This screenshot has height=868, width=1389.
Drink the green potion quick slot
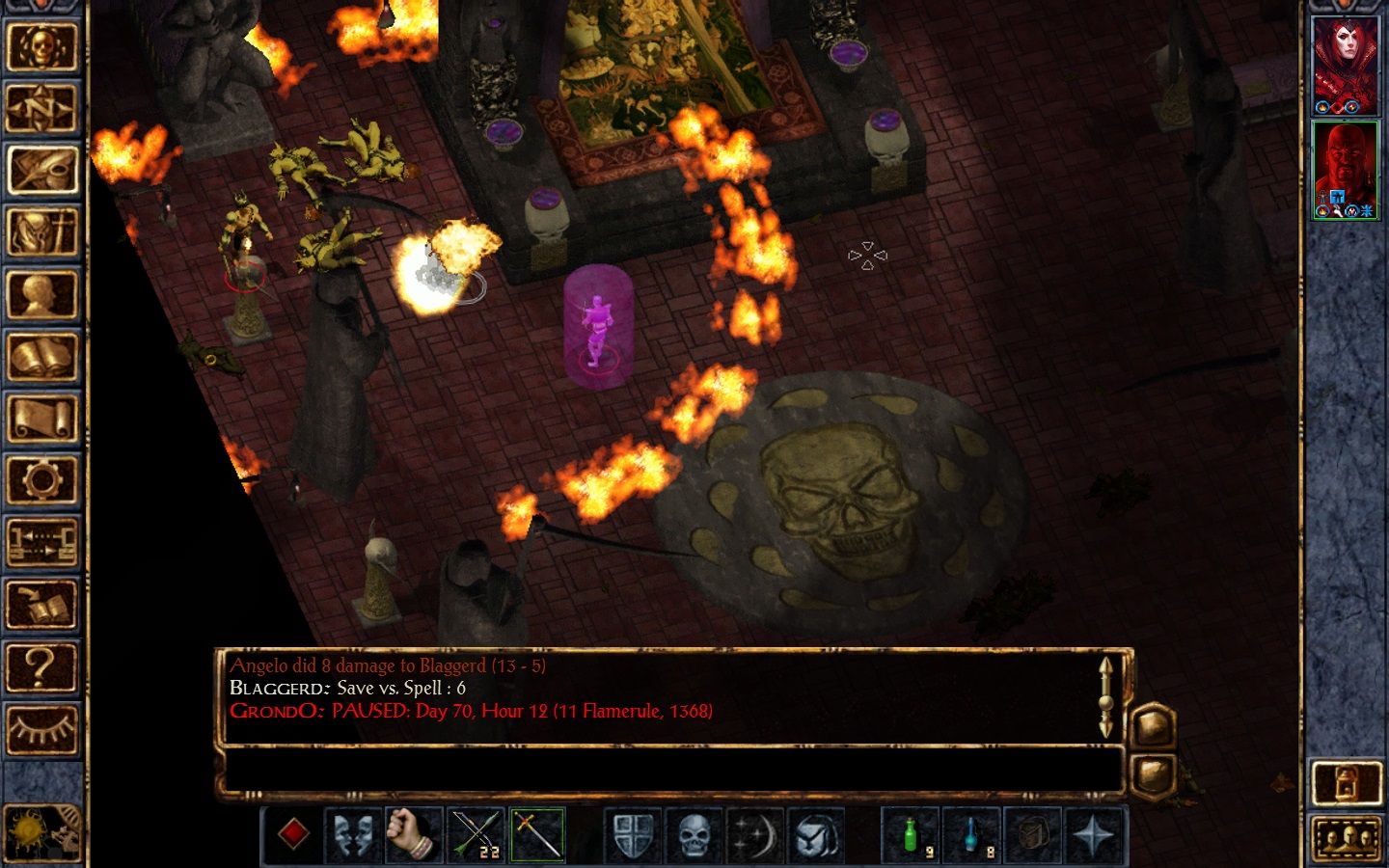(x=912, y=833)
